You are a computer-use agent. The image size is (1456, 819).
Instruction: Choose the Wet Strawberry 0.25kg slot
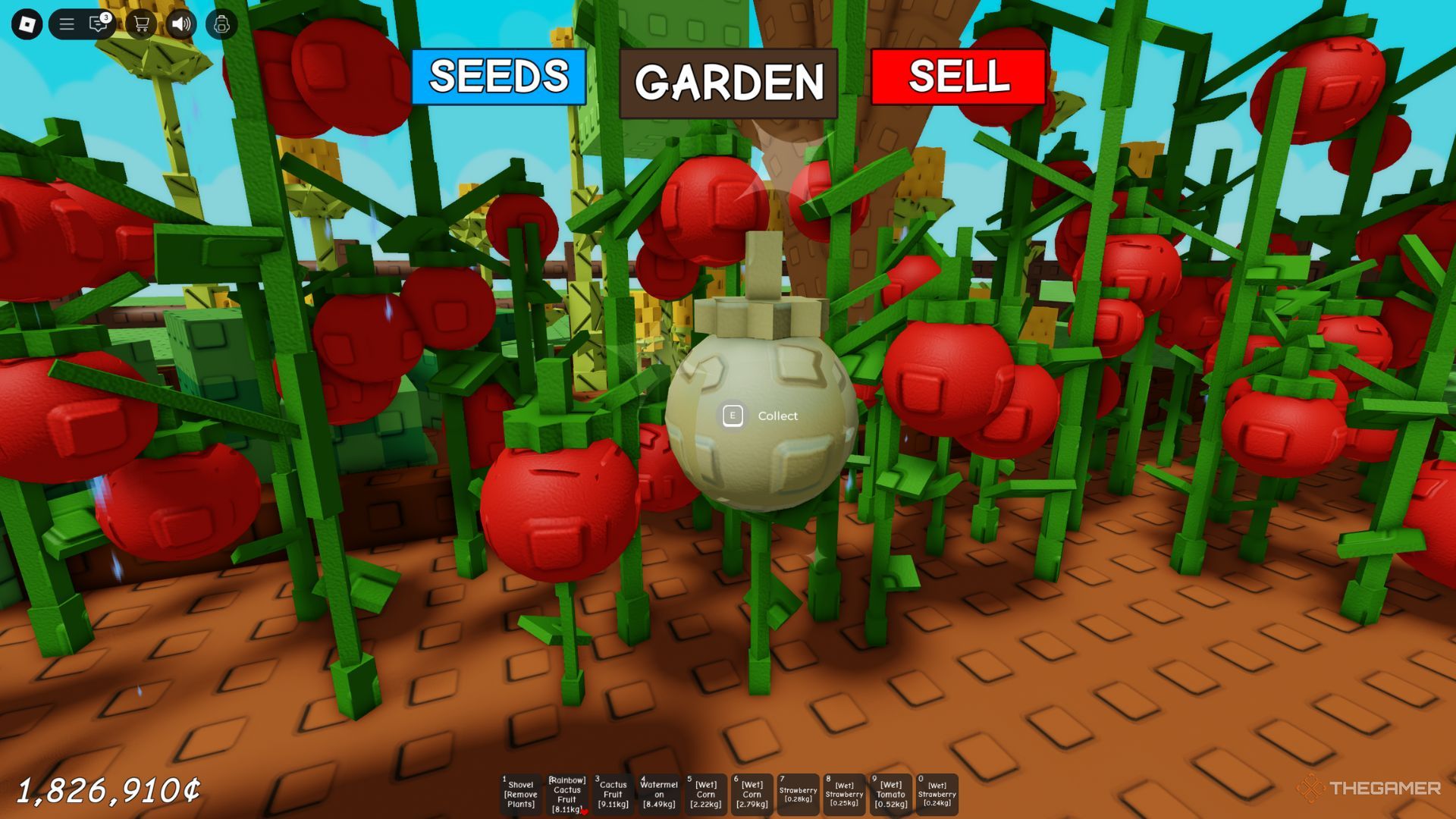coord(844,794)
